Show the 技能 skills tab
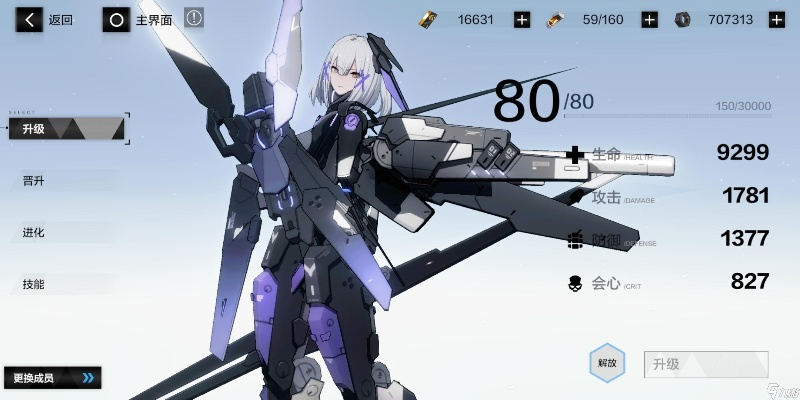The image size is (800, 400). pos(34,285)
